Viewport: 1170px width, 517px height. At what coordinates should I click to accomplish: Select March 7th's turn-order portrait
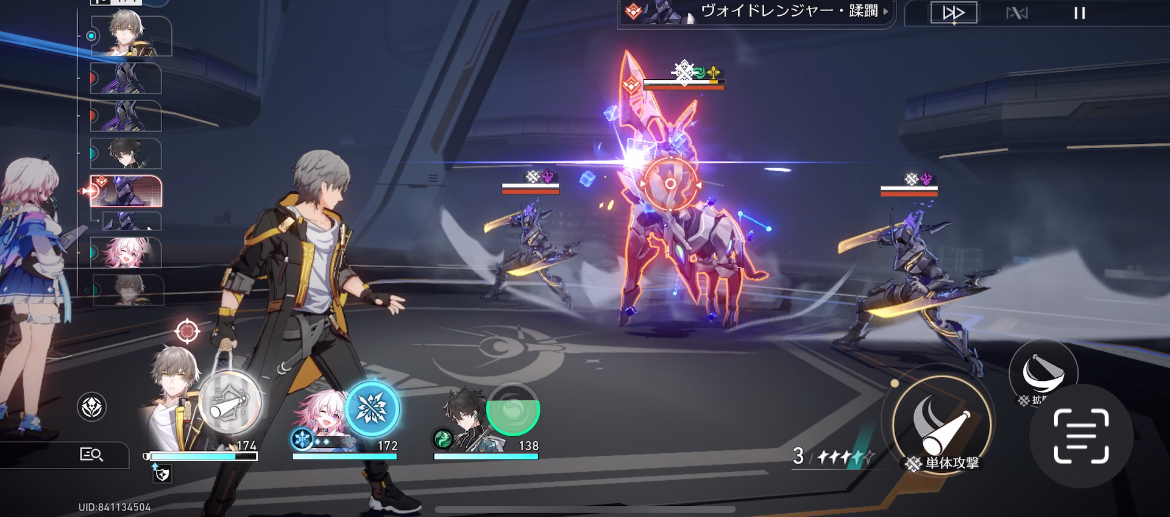(126, 251)
